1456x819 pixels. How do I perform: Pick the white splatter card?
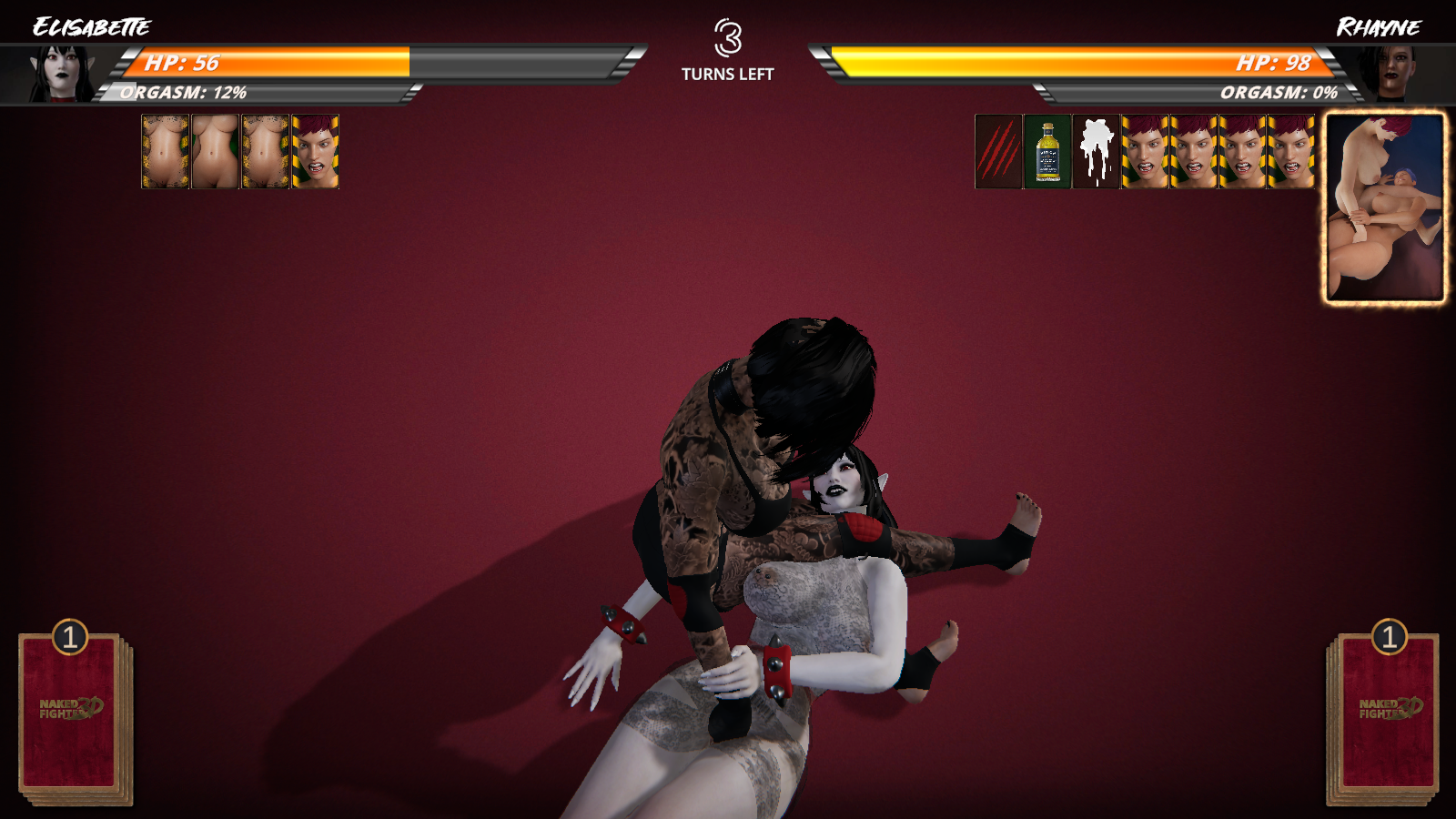coord(1096,151)
